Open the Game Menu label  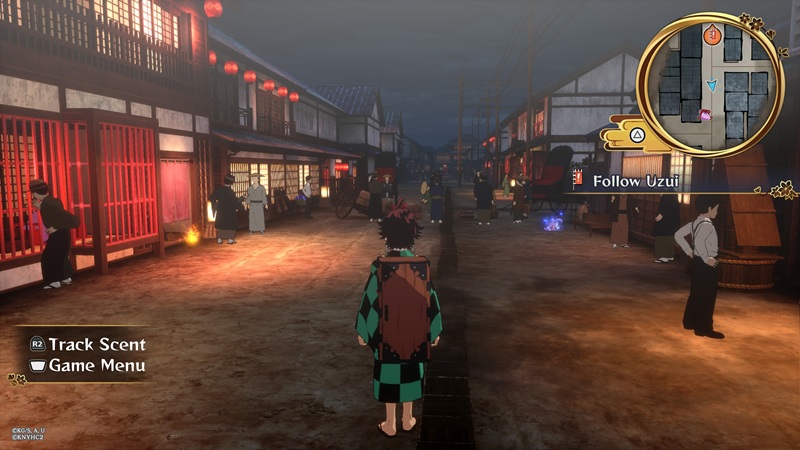(96, 365)
